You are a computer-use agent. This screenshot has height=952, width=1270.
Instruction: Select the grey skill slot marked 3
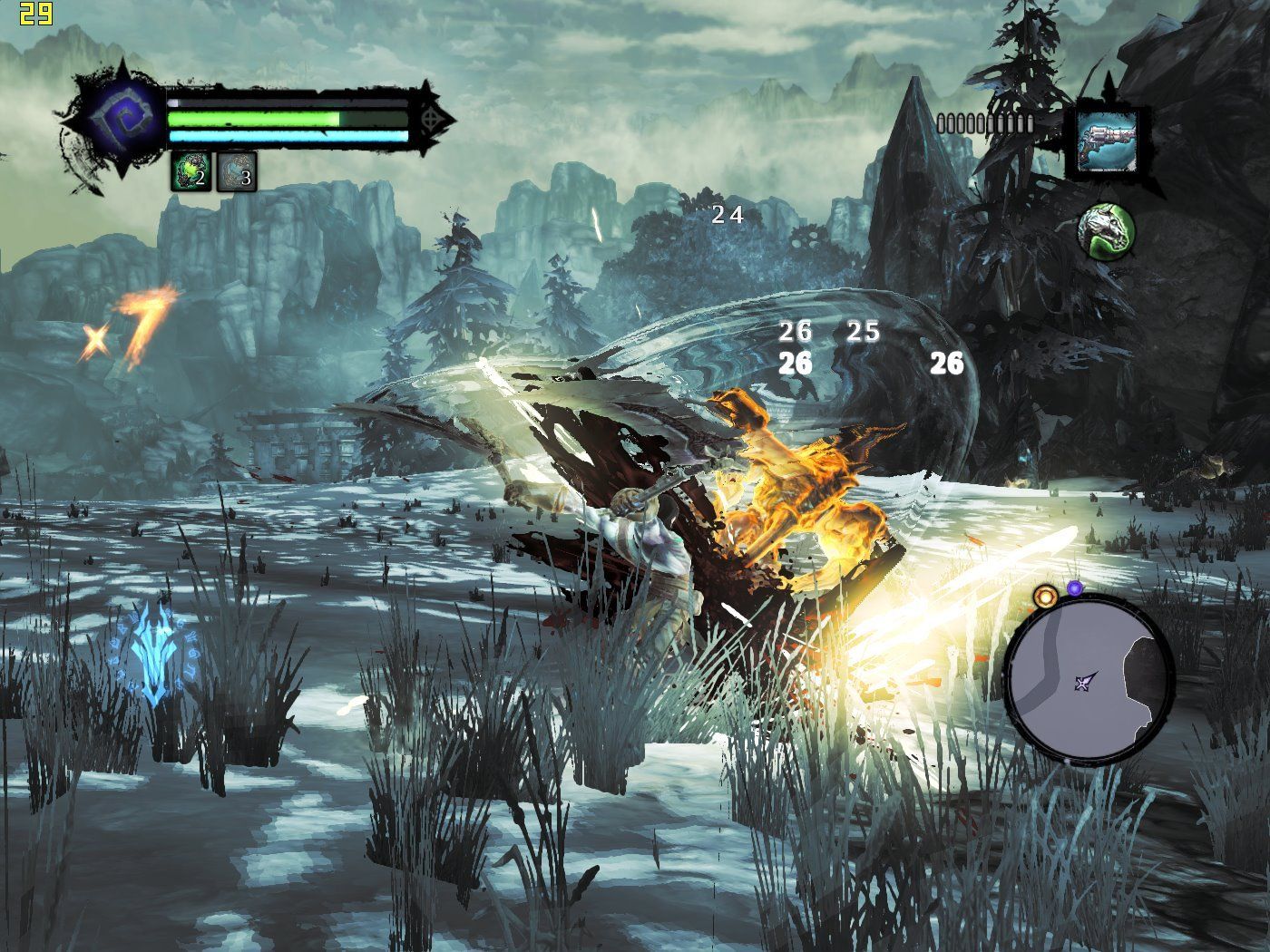coord(237,171)
